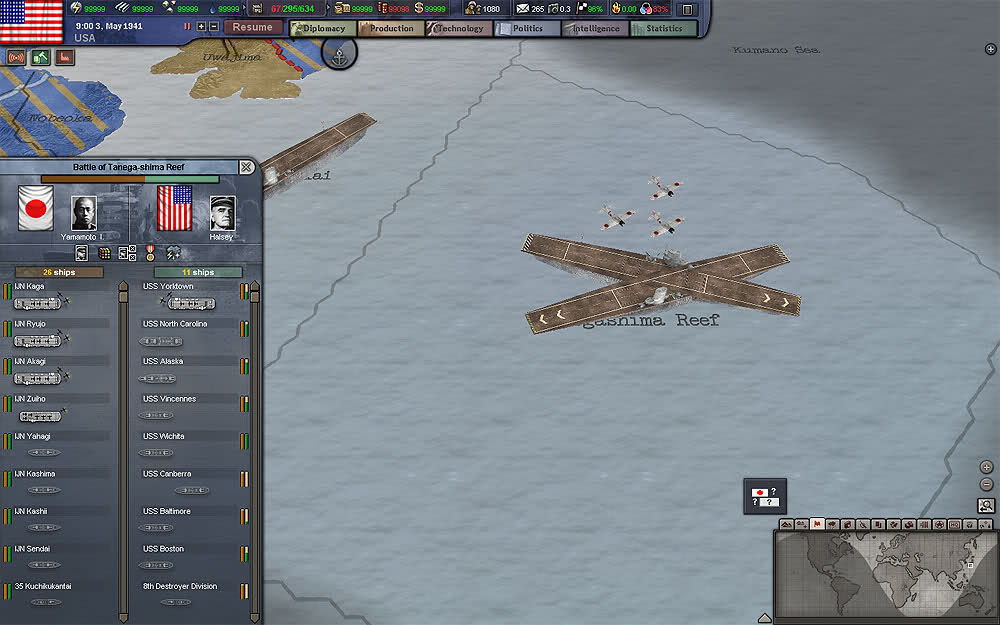Screen dimensions: 1000x625
Task: Open the Intelligence tab
Action: click(x=595, y=29)
